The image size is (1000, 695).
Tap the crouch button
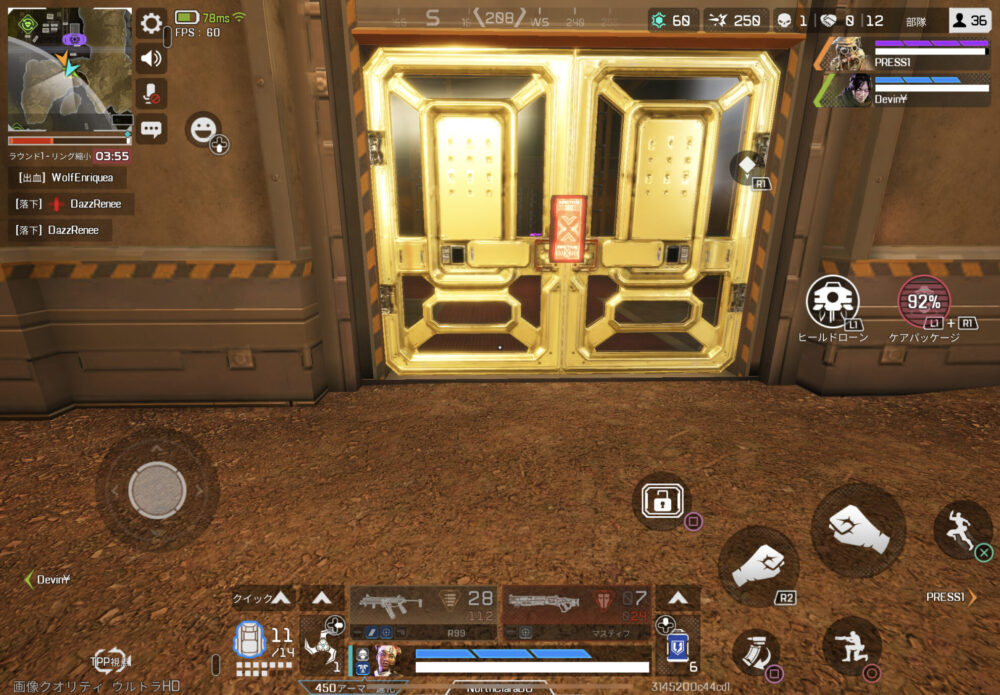(x=852, y=646)
